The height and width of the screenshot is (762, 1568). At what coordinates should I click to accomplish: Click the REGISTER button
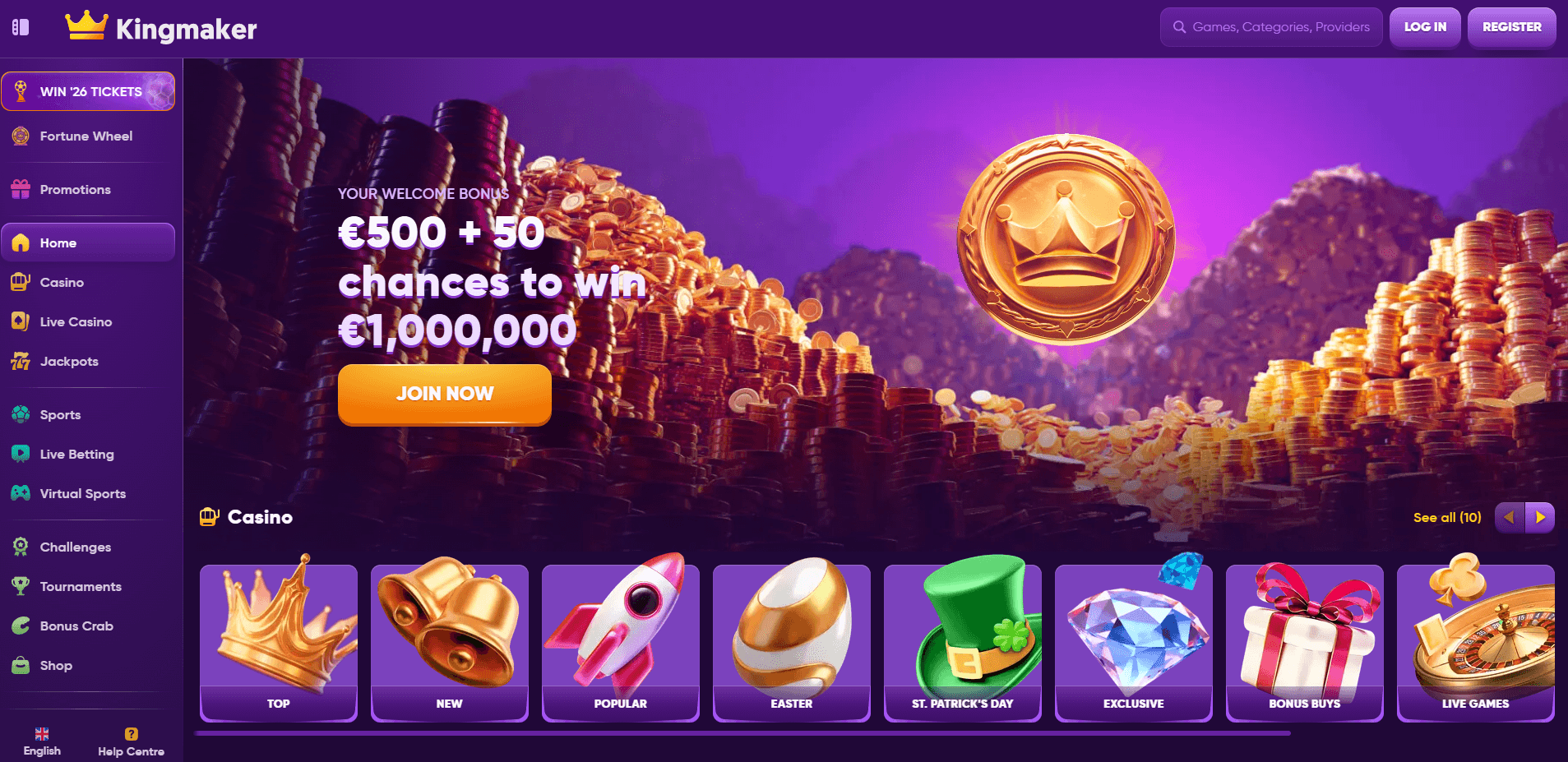click(1511, 26)
